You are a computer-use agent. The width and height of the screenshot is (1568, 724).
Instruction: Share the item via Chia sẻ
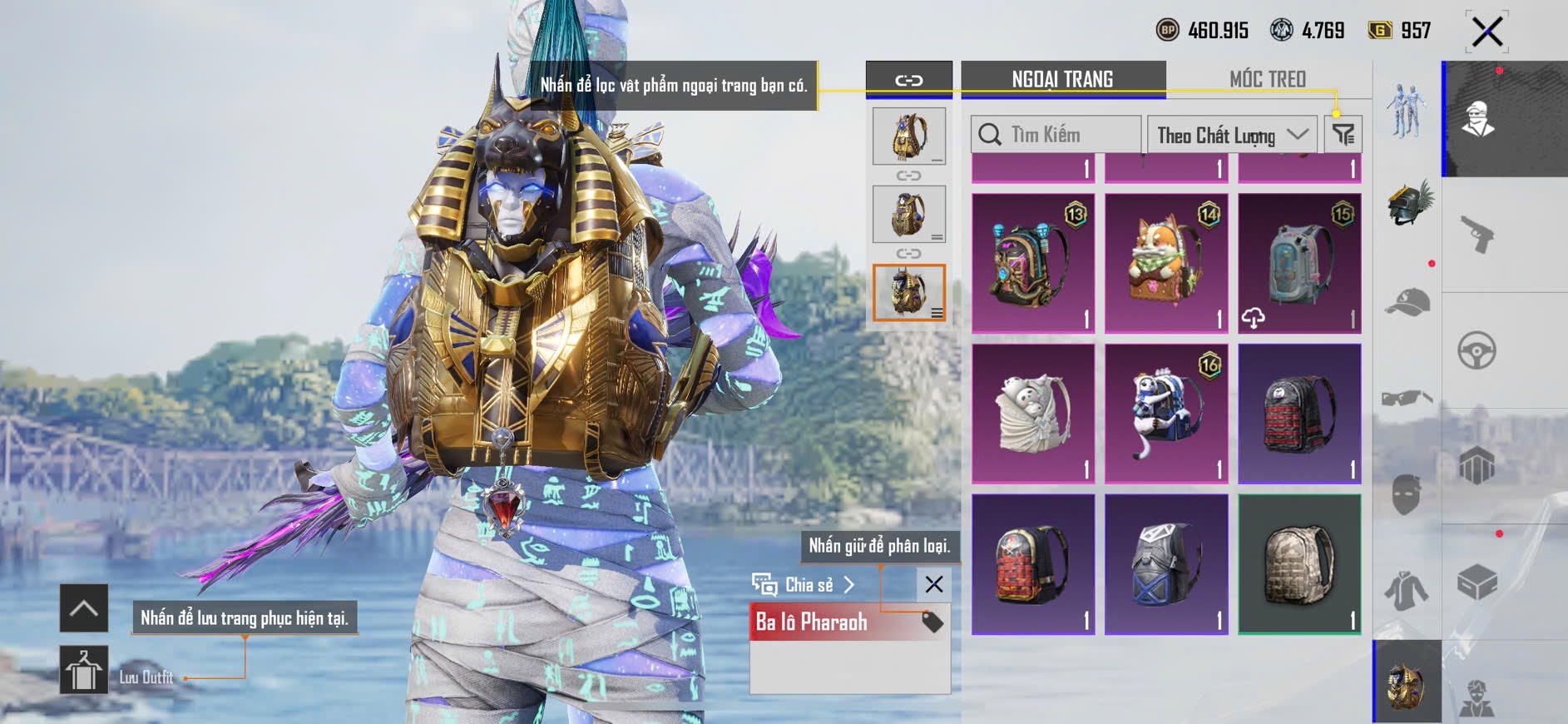(804, 584)
